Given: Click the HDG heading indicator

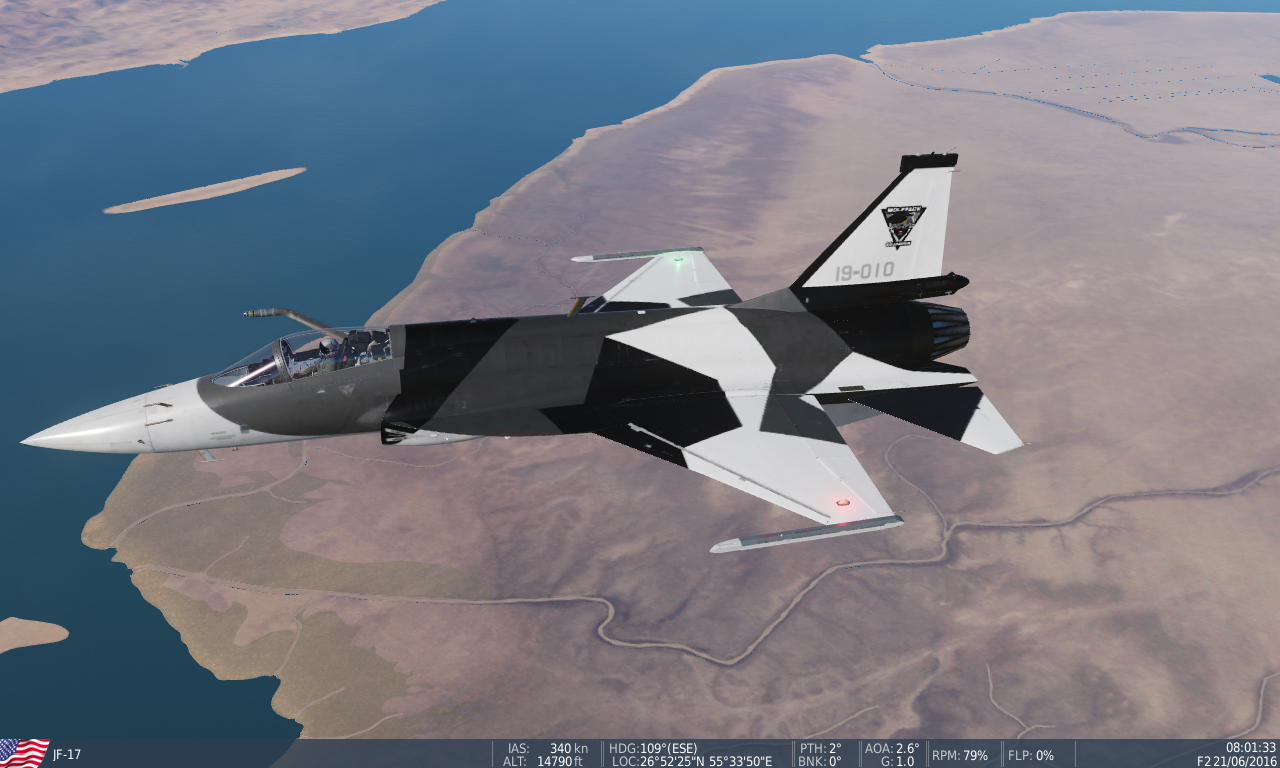Looking at the screenshot, I should coord(651,747).
